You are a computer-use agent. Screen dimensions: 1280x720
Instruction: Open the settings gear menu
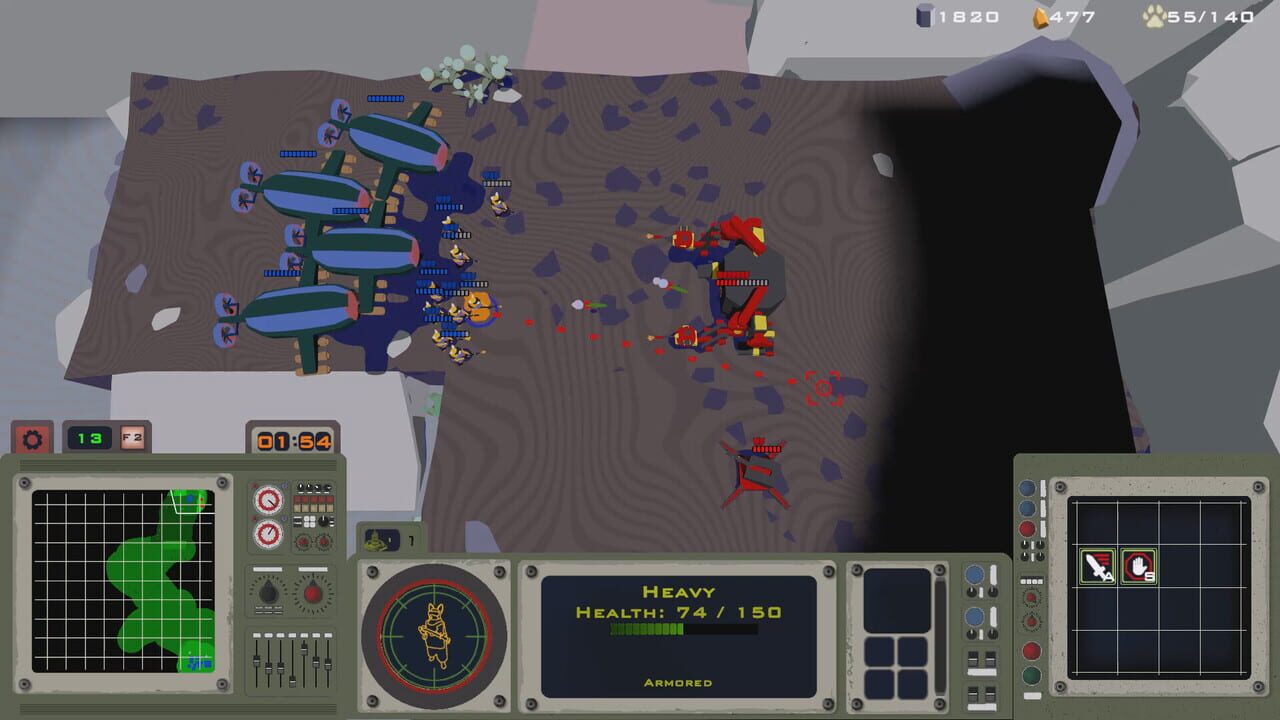click(33, 439)
